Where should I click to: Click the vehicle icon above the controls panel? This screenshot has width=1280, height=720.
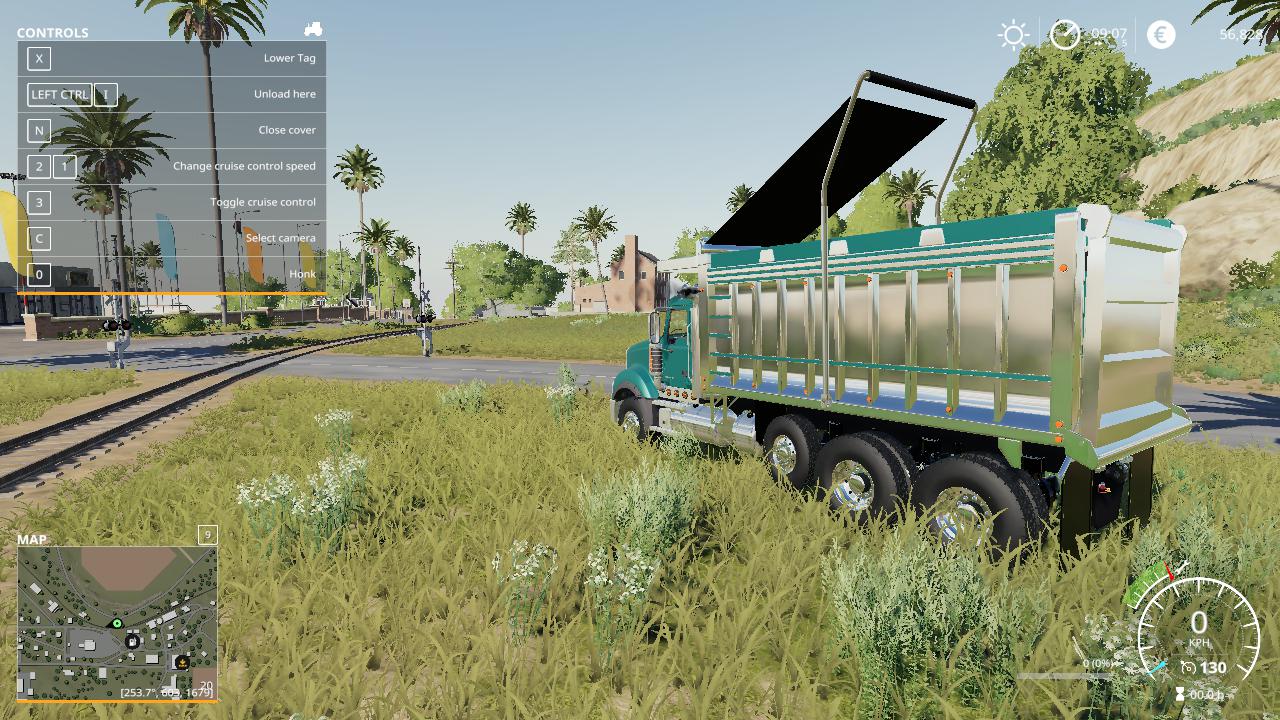click(x=313, y=30)
